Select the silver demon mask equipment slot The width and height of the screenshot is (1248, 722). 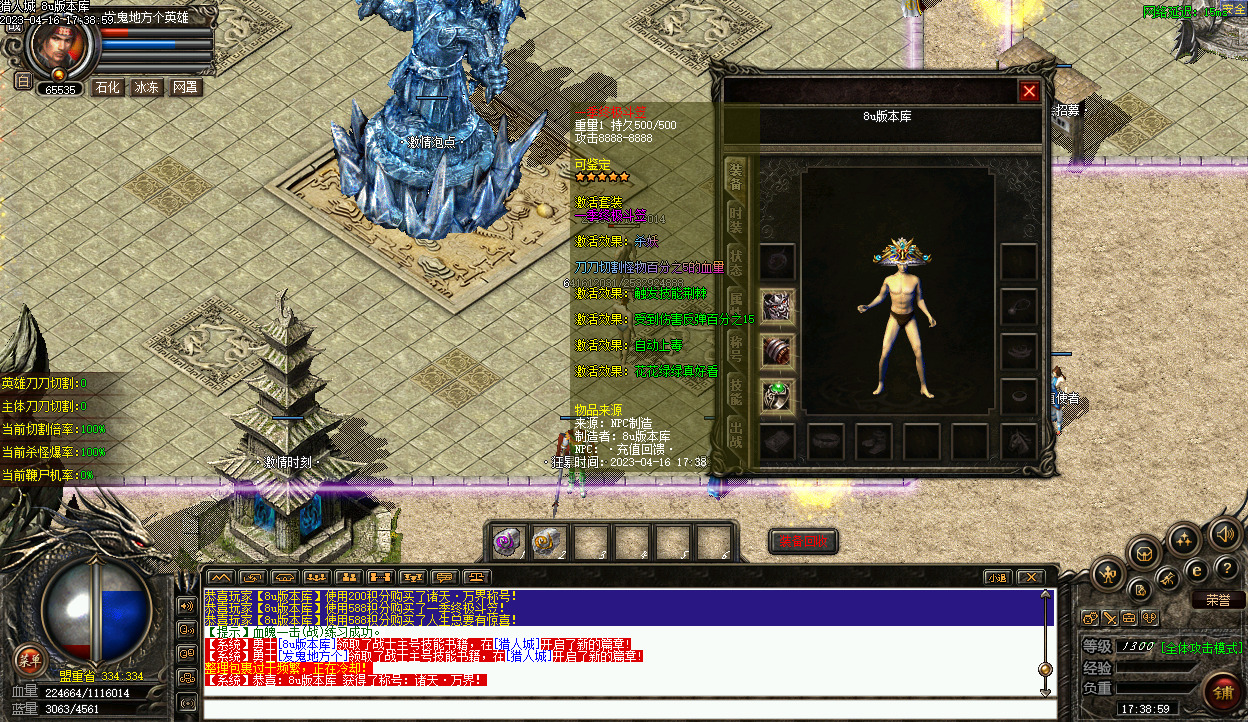coord(777,307)
